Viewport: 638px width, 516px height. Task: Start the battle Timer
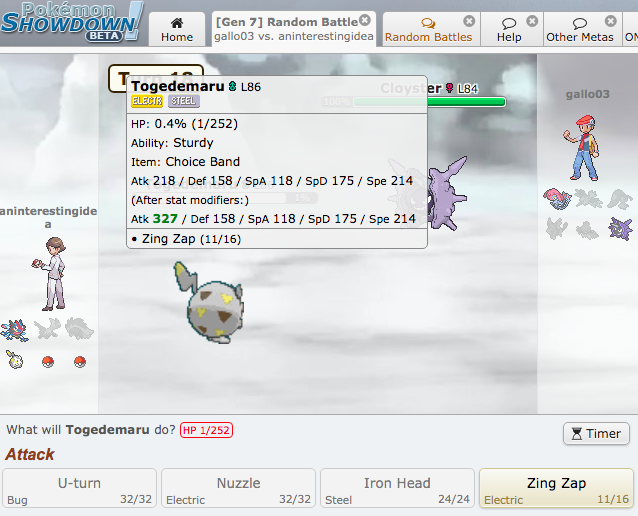(596, 433)
